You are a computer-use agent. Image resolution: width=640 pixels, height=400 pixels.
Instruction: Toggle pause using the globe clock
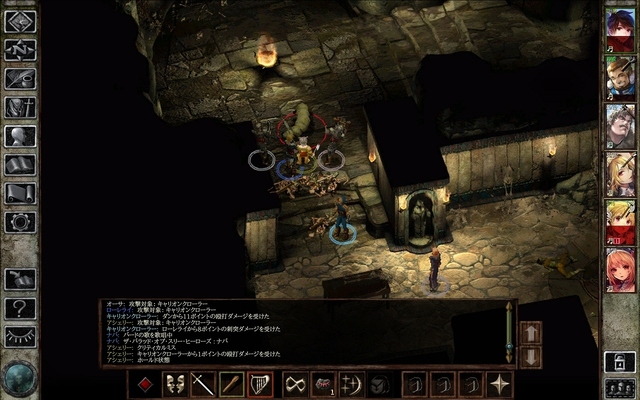coord(17,379)
